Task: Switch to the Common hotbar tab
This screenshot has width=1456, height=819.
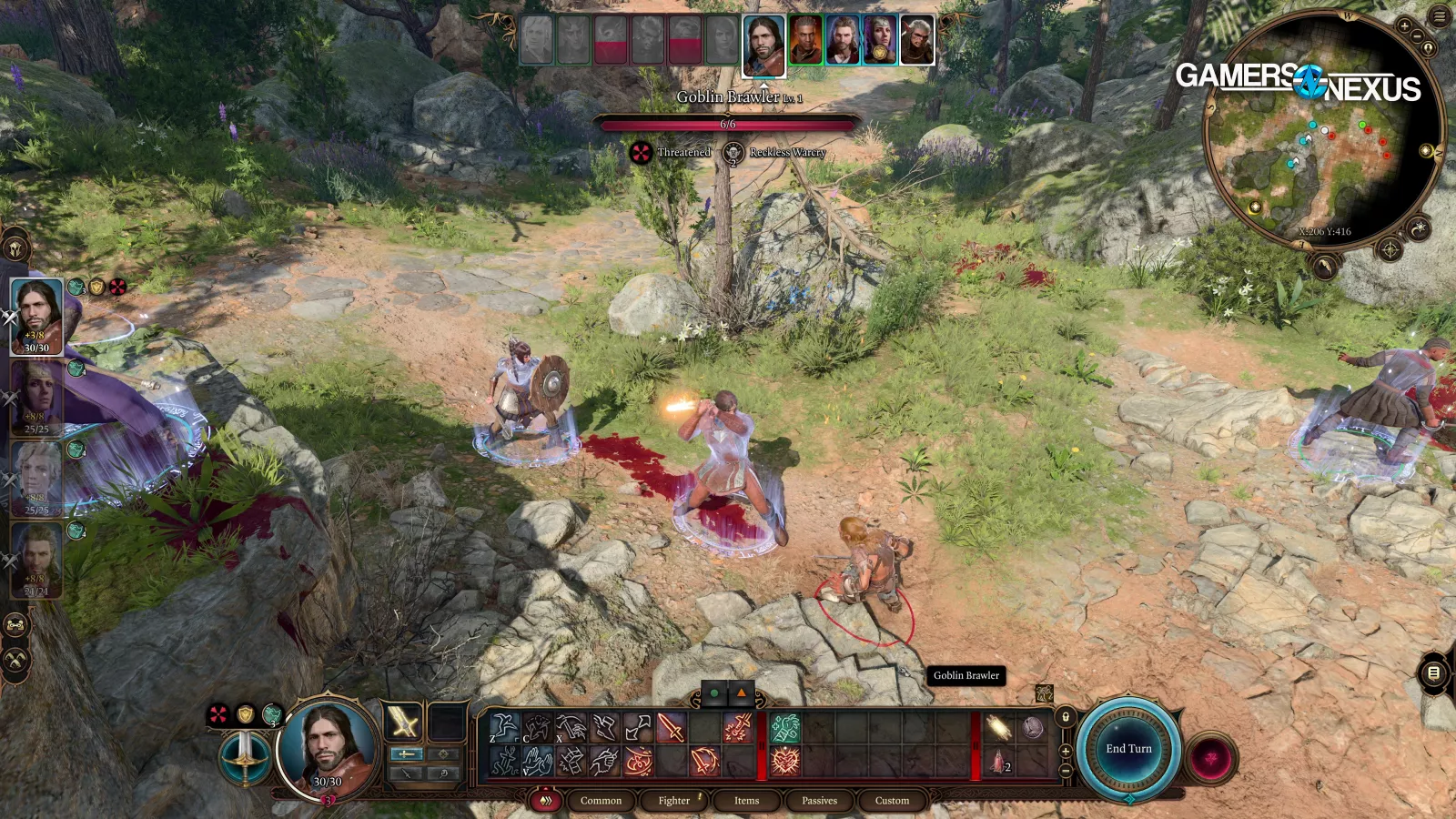Action: (x=601, y=801)
